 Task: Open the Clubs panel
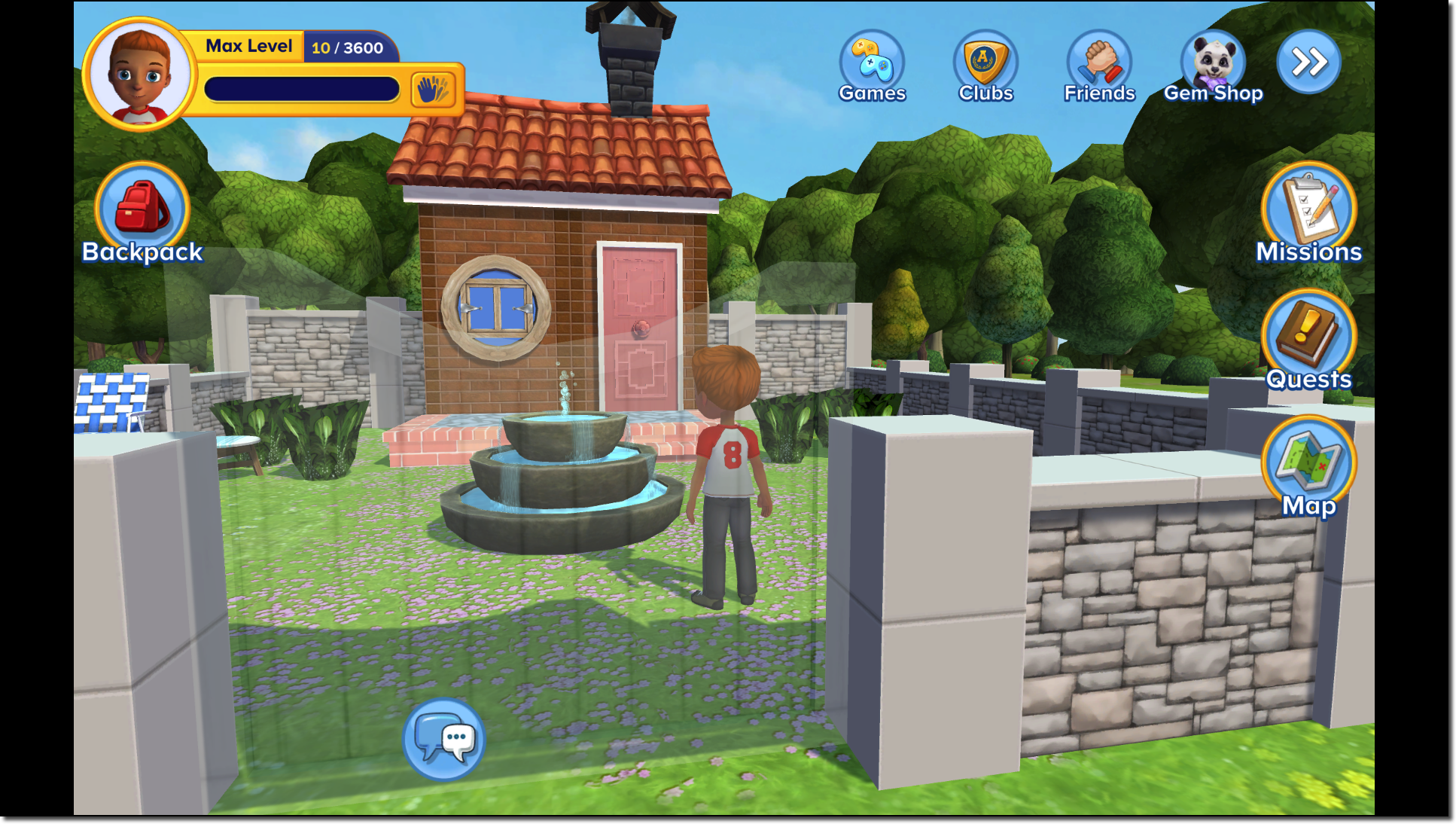(x=985, y=60)
